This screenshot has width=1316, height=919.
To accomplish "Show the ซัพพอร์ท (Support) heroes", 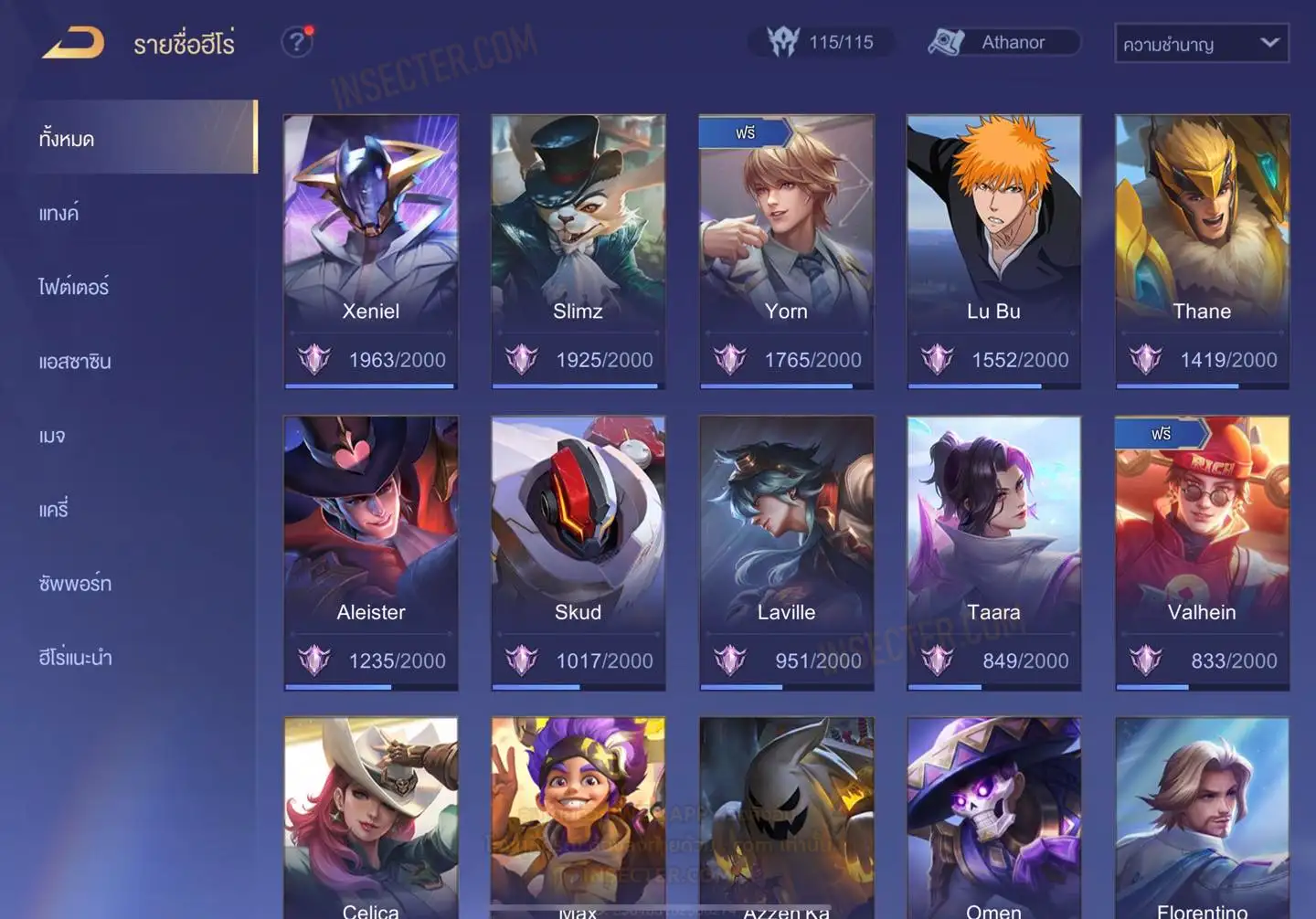I will (75, 583).
